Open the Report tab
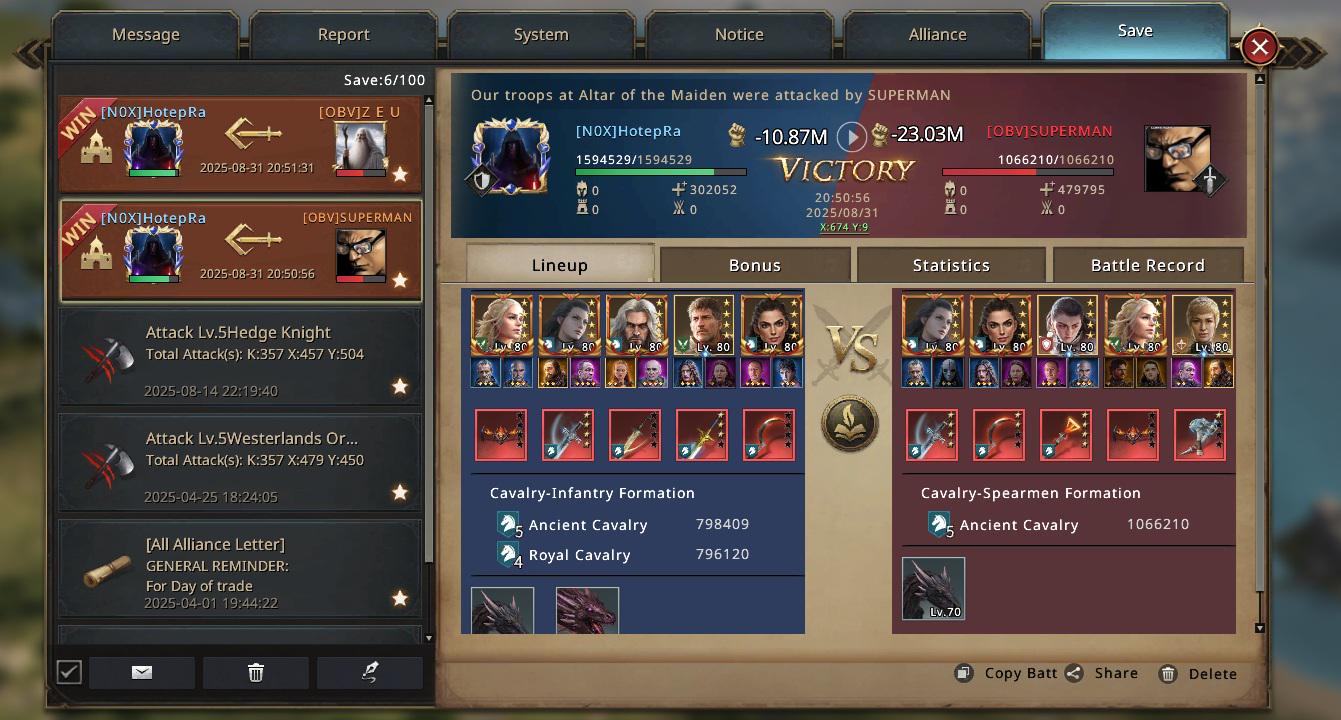This screenshot has height=720, width=1341. click(344, 35)
